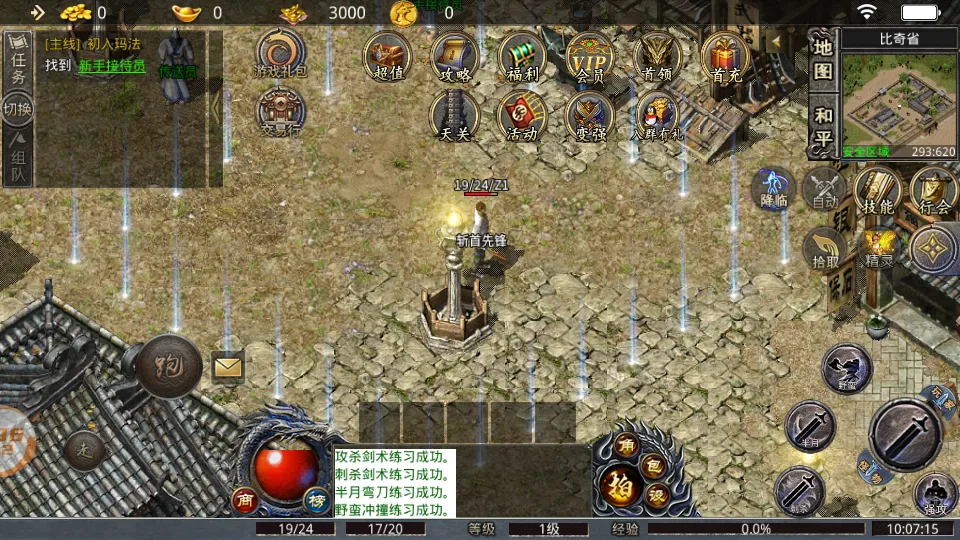
Task: Activate the 半月 half-moon sword skill
Action: pyautogui.click(x=810, y=425)
